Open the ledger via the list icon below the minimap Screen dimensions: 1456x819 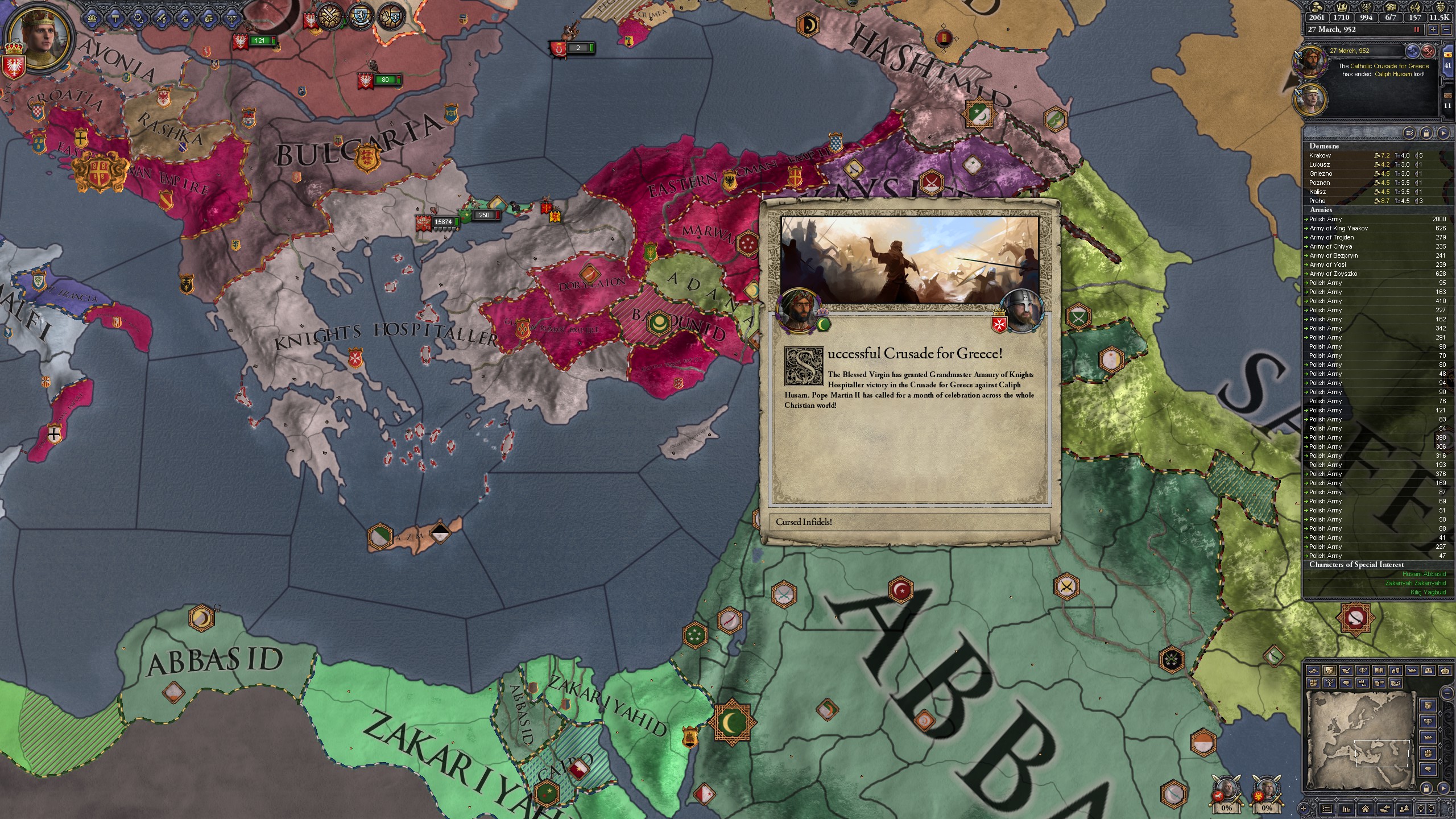[x=1327, y=809]
